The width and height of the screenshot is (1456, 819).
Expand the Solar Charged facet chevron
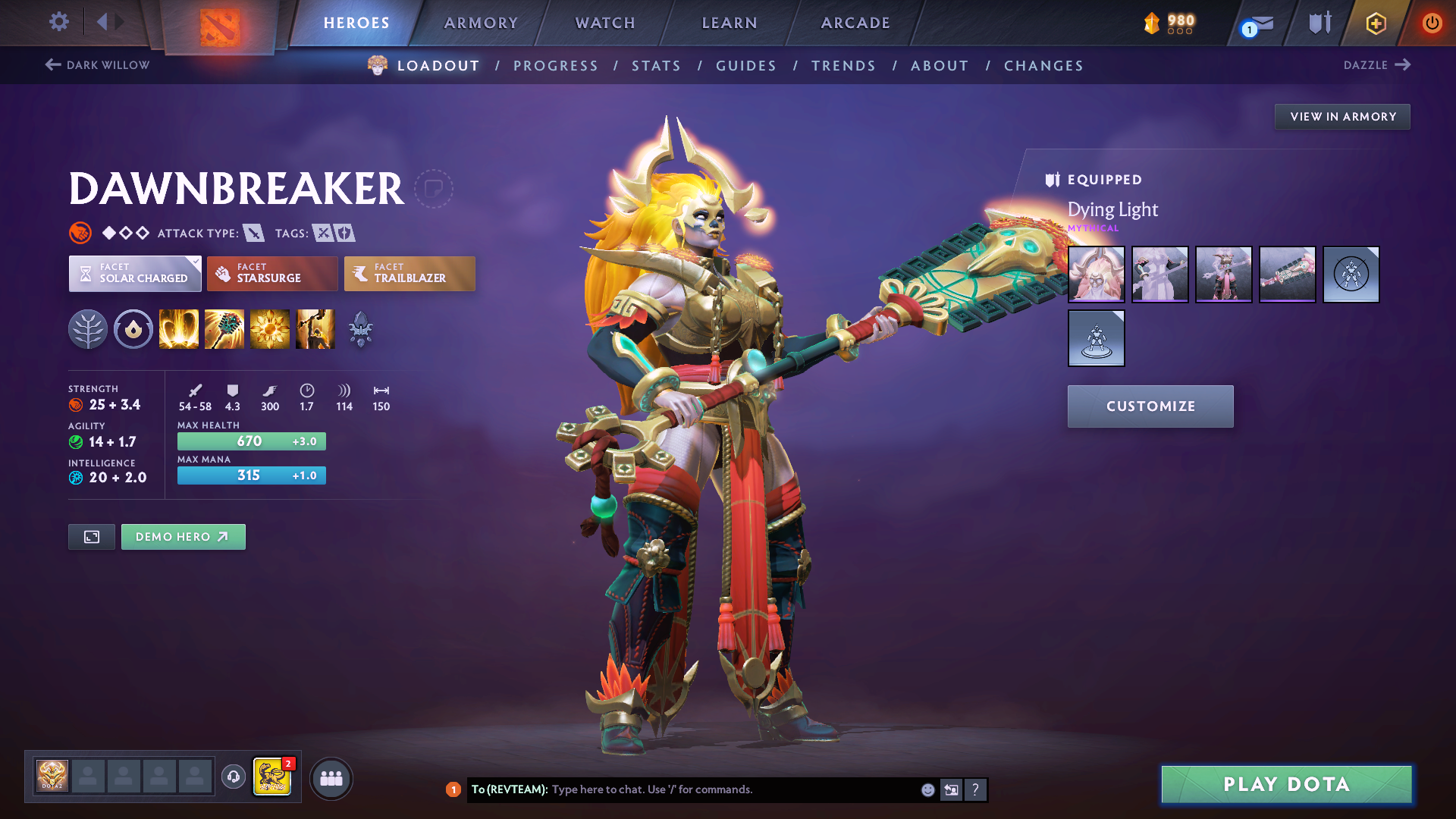[x=196, y=262]
